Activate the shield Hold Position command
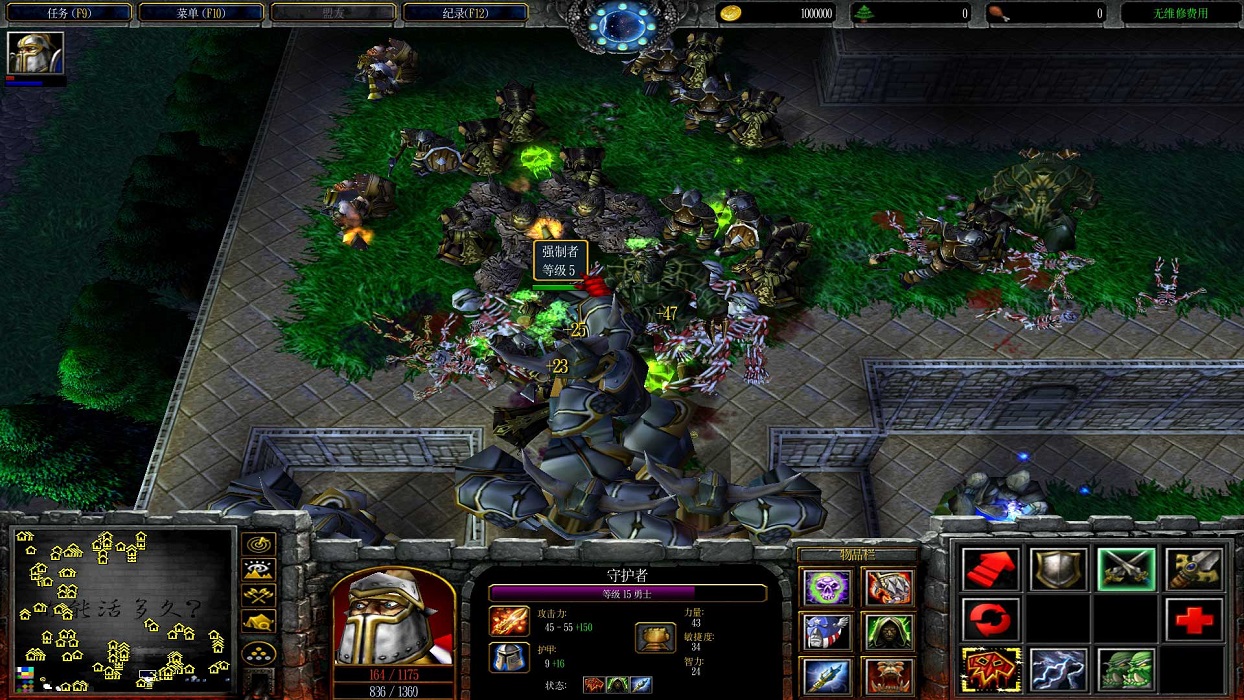The width and height of the screenshot is (1244, 700). pyautogui.click(x=1058, y=569)
